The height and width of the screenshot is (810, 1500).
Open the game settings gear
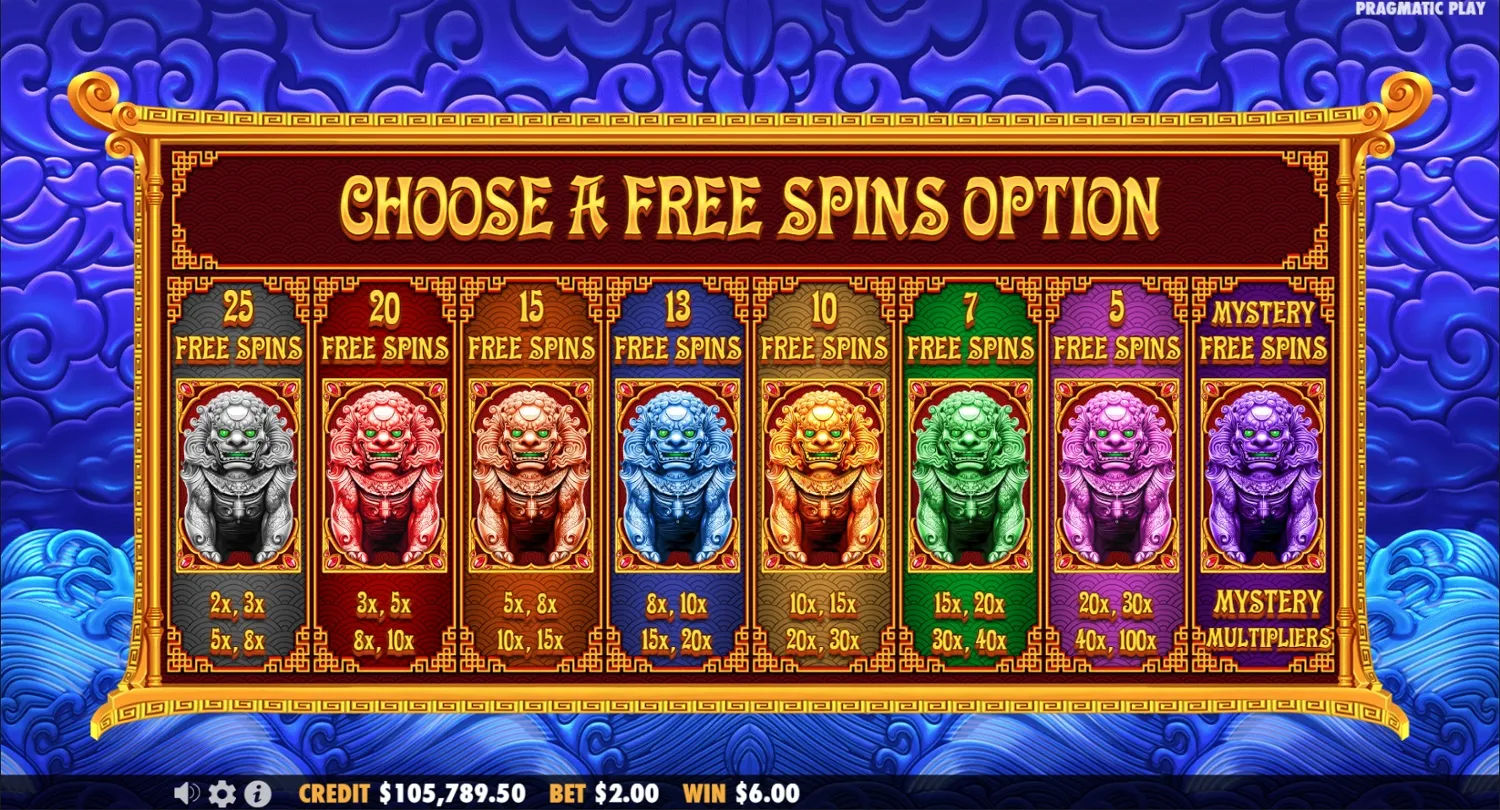(221, 793)
